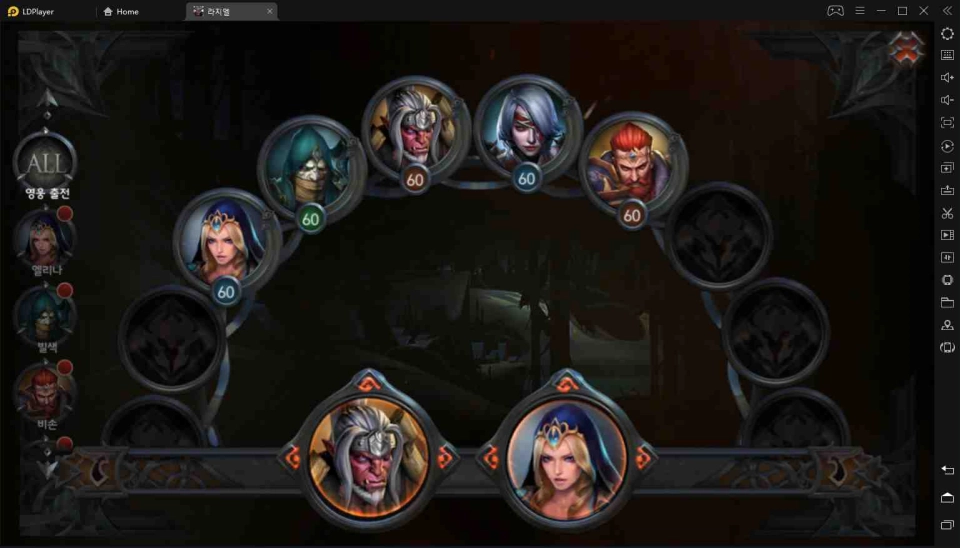Screen dimensions: 960x548
Task: Close the 라지엘 emulator tab
Action: [x=269, y=12]
